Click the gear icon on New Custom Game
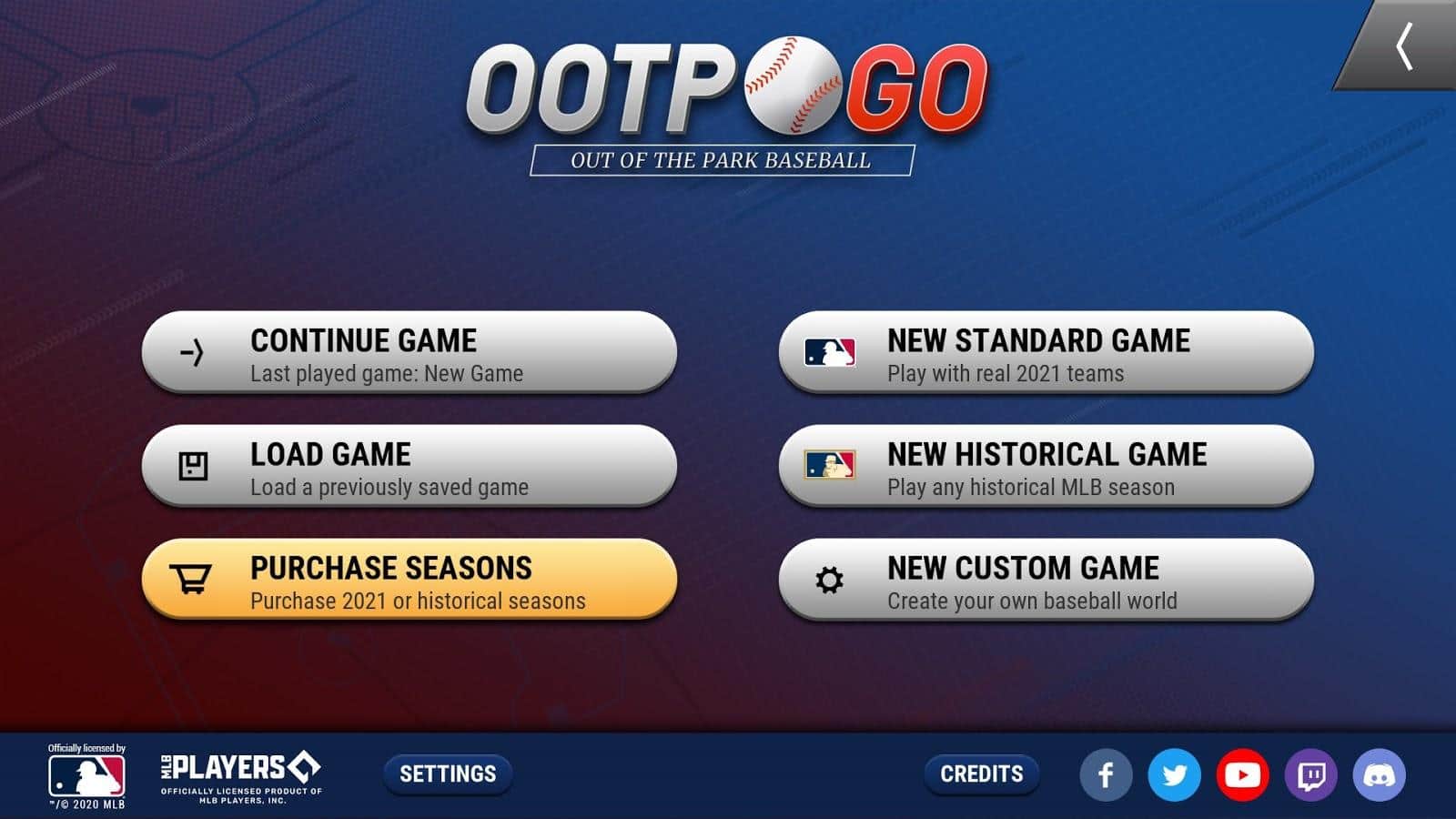This screenshot has width=1456, height=819. [x=831, y=579]
